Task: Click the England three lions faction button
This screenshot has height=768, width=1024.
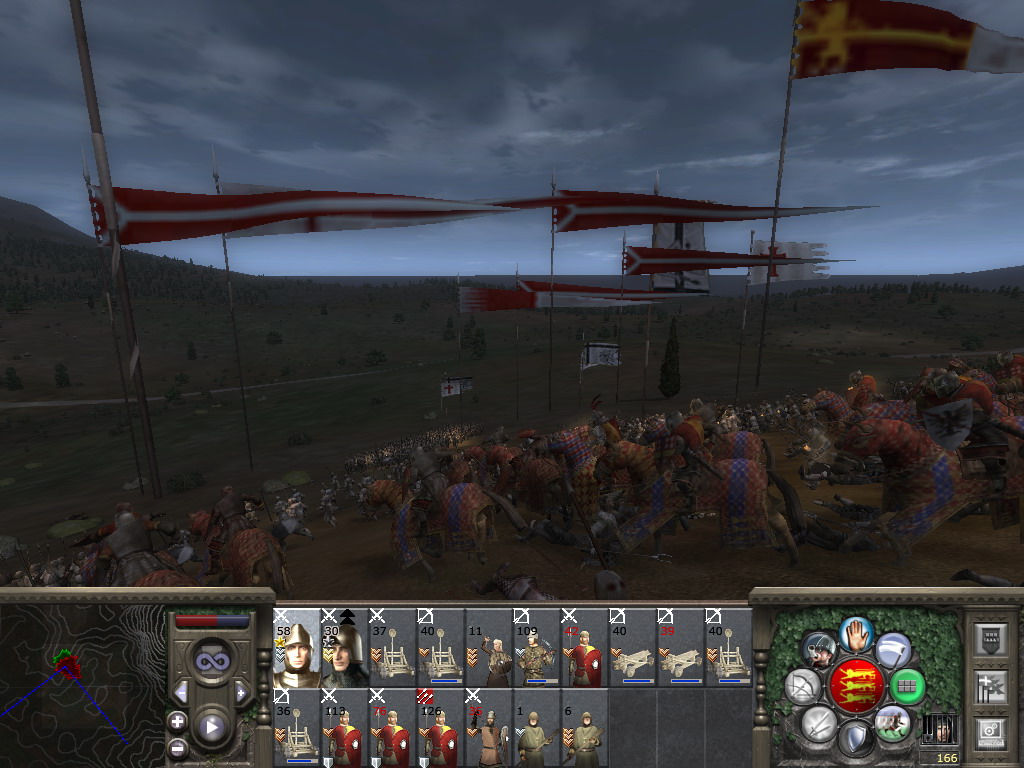Action: (856, 686)
